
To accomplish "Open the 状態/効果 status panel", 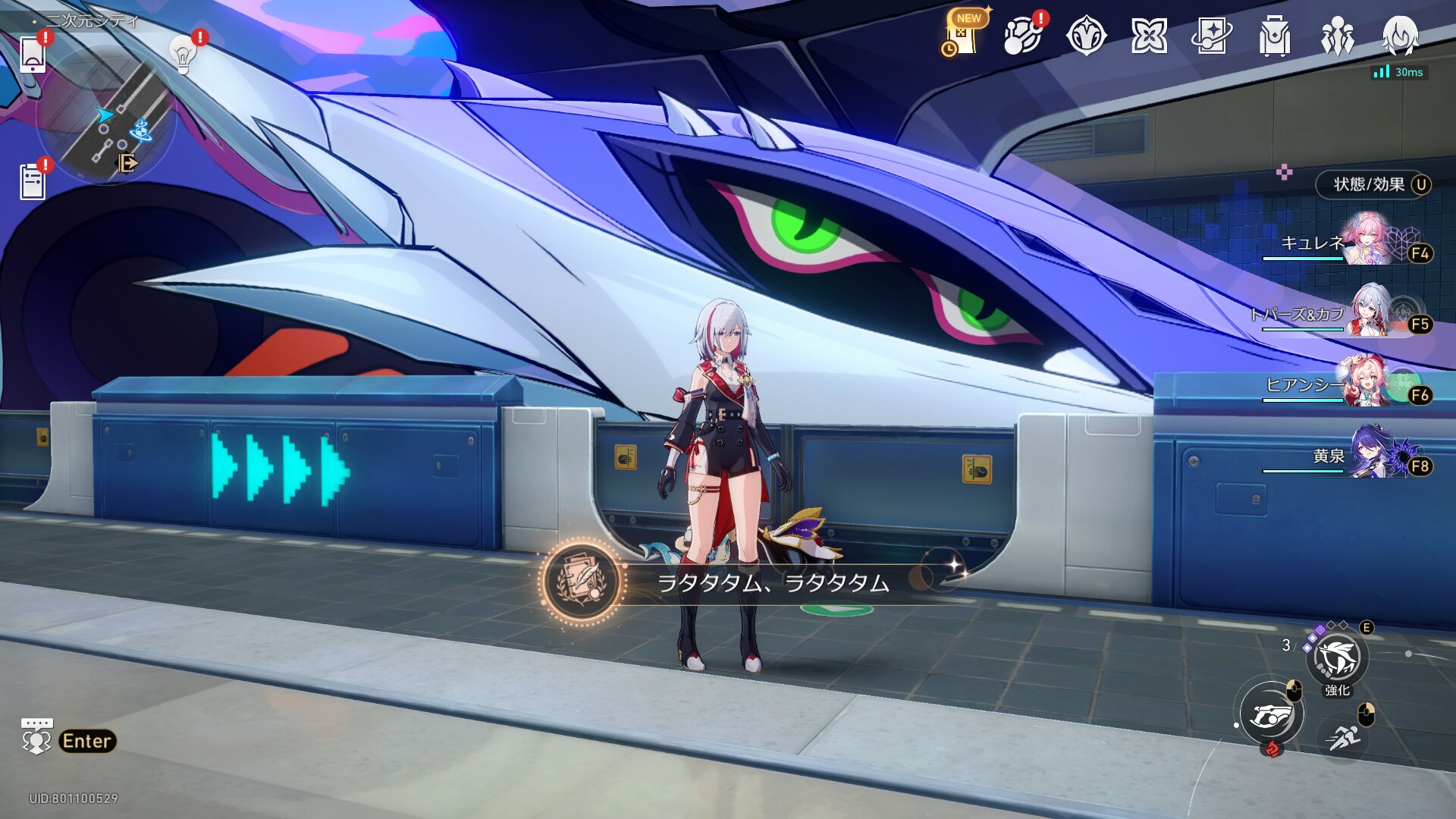I will 1373,184.
